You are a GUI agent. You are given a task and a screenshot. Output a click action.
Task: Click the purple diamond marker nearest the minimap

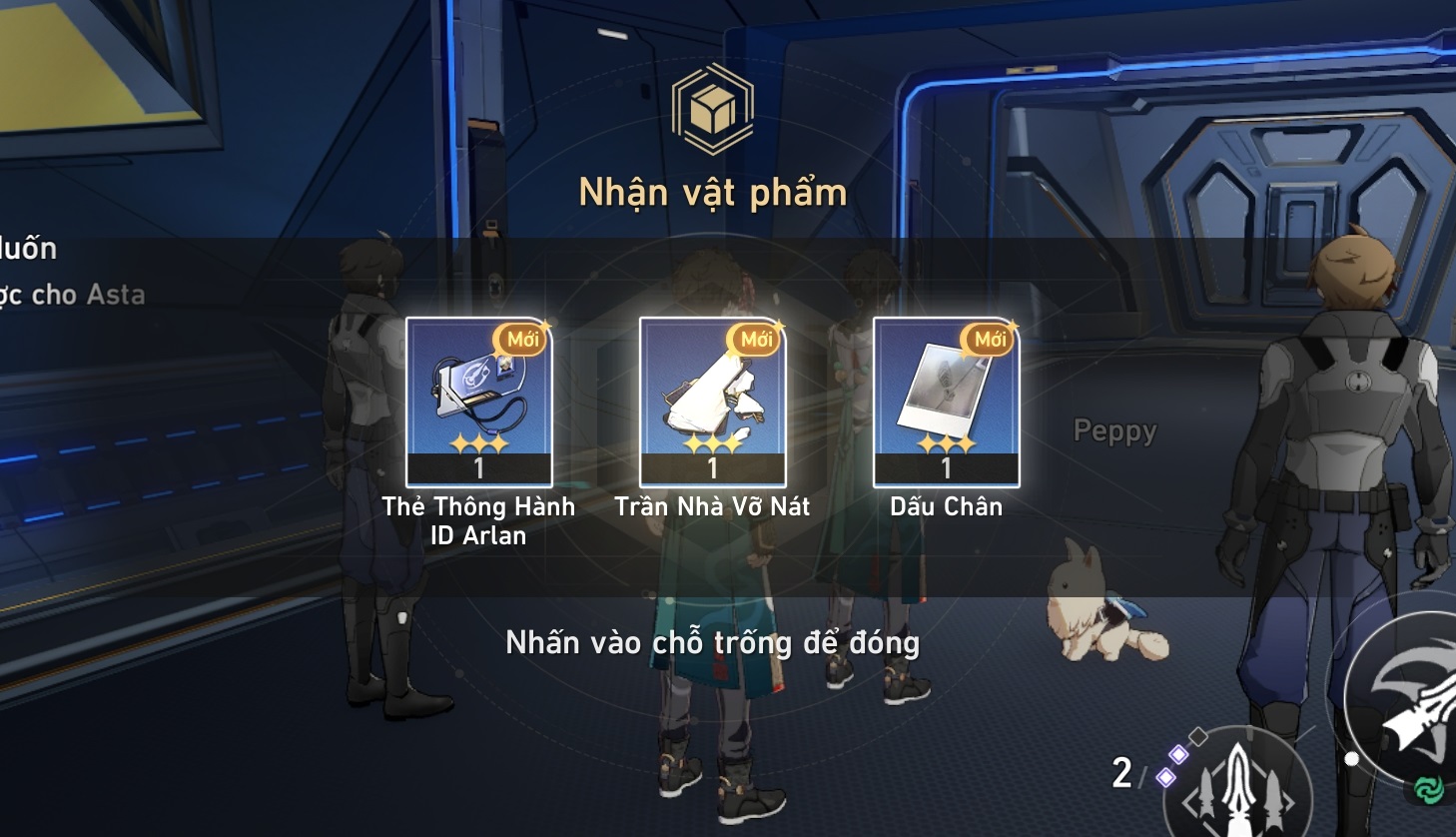point(1166,777)
